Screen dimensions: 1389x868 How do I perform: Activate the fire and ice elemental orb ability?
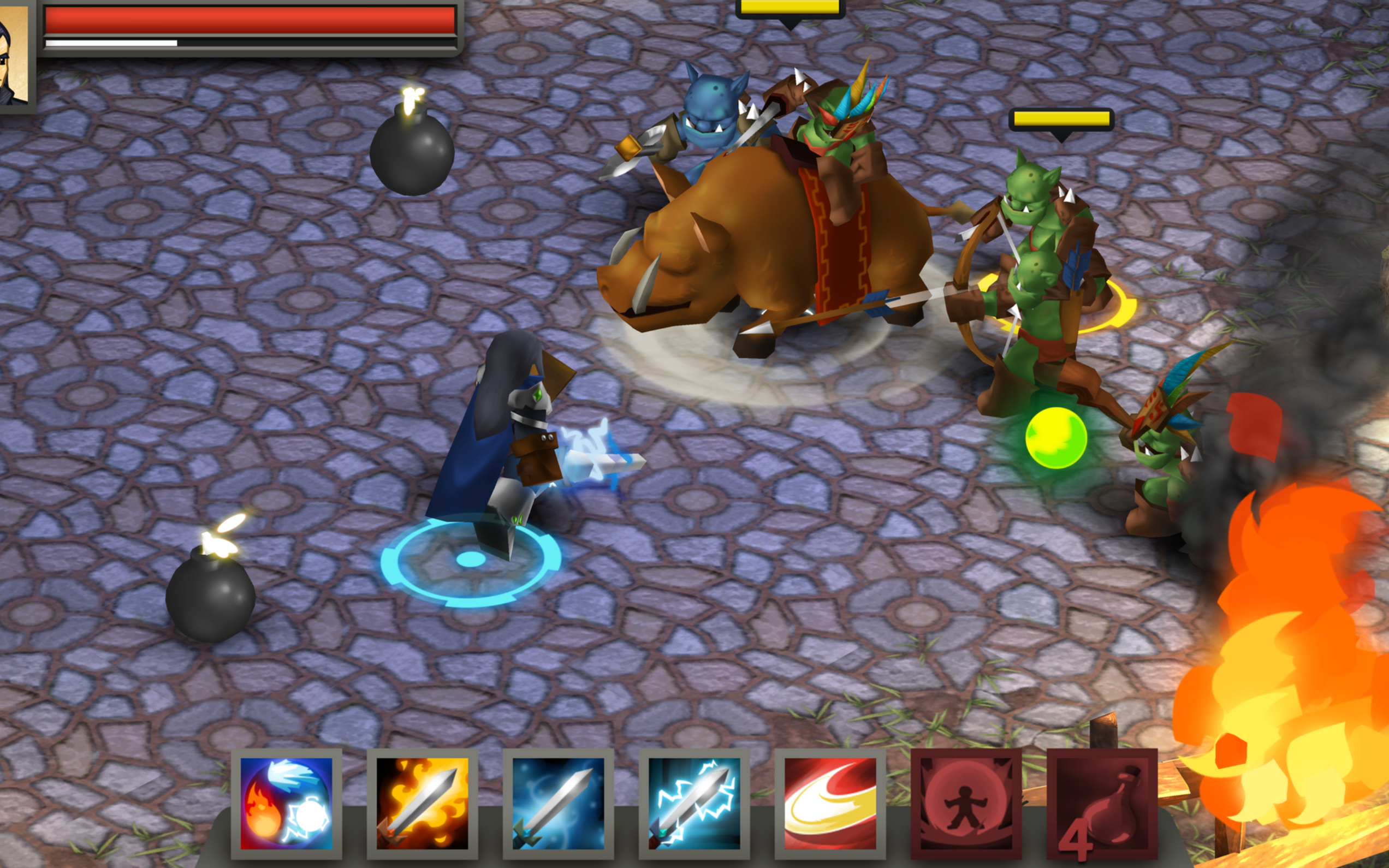coord(286,802)
